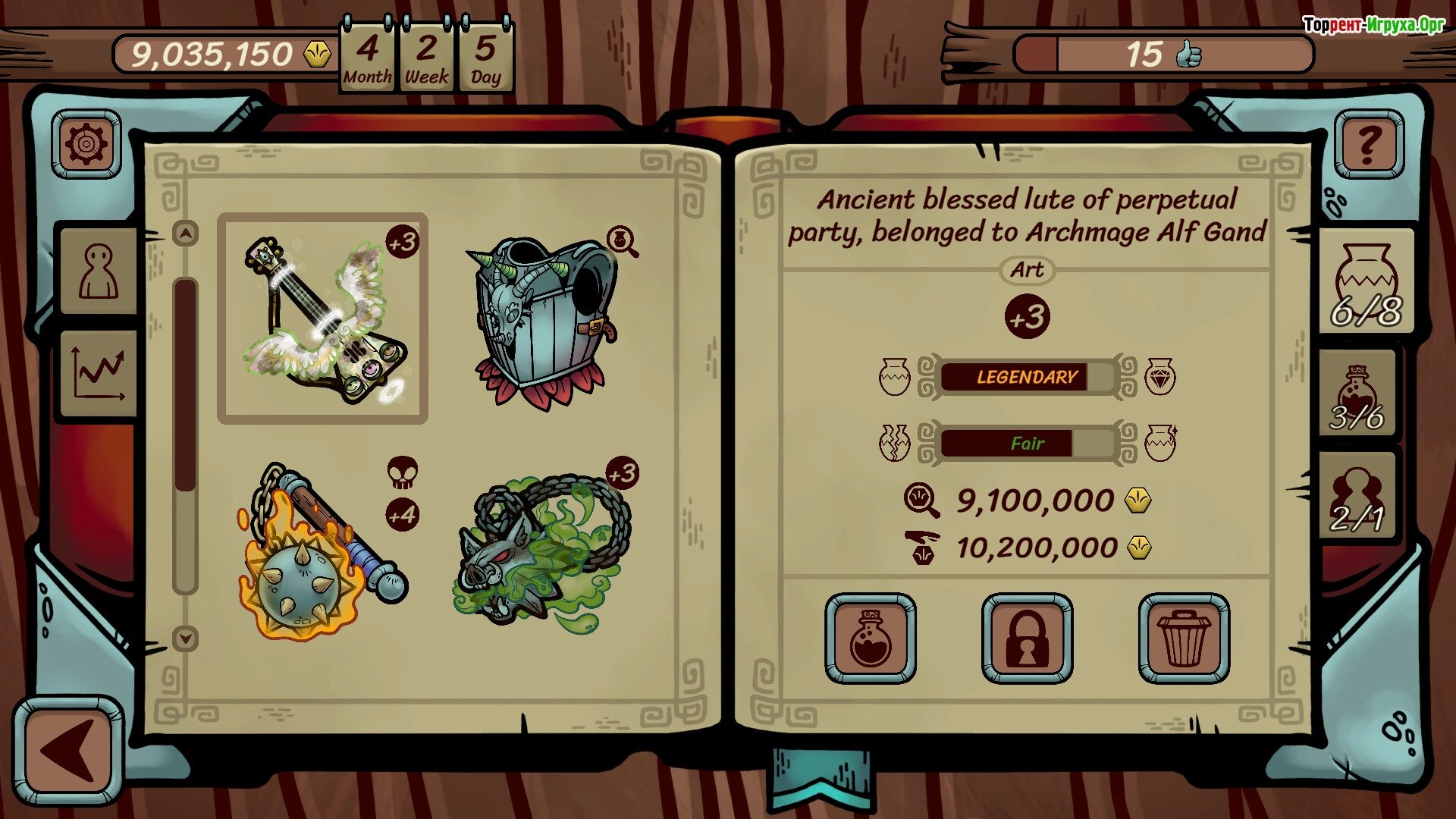Switch to the character silhouette tab
The image size is (1456, 819).
(99, 271)
